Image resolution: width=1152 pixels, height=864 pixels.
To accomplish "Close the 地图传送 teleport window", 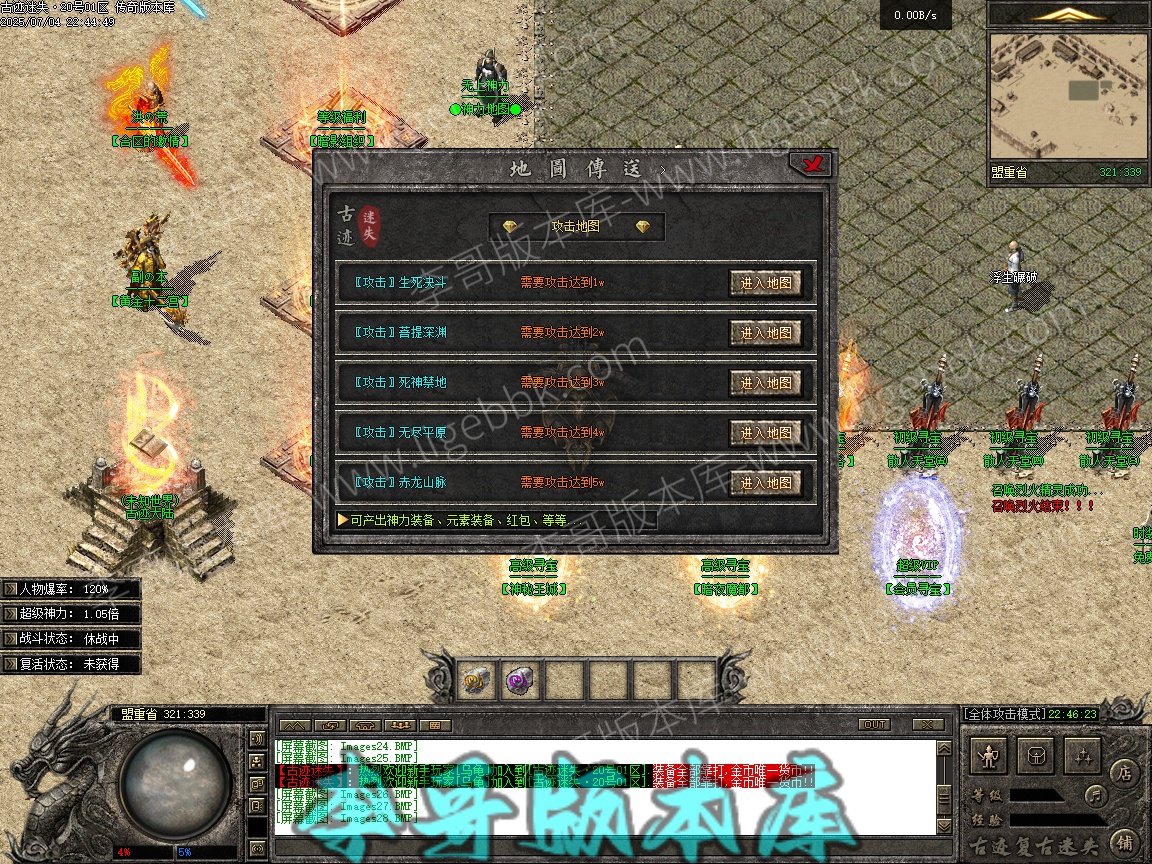I will point(812,165).
